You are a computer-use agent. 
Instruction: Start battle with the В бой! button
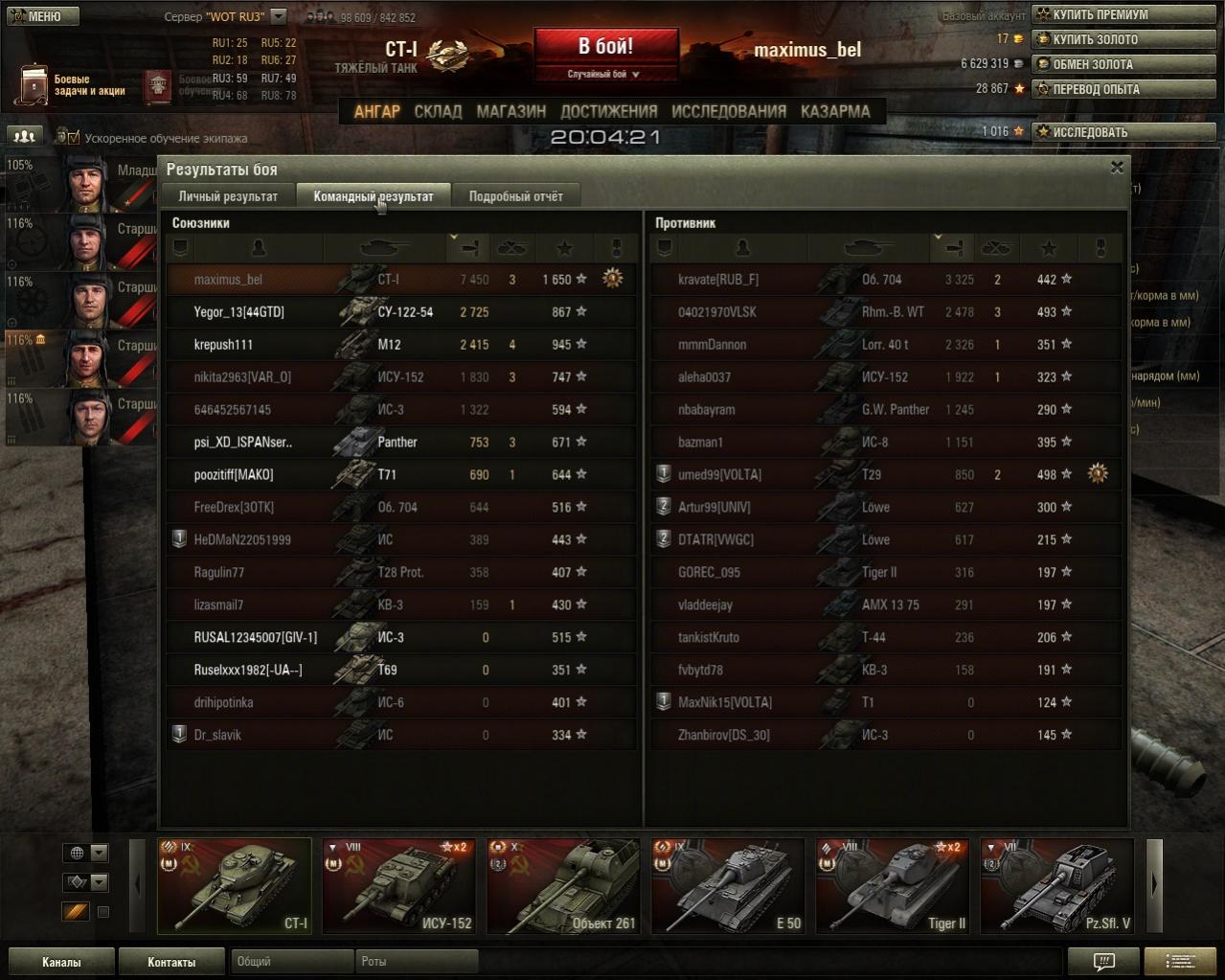tap(605, 48)
